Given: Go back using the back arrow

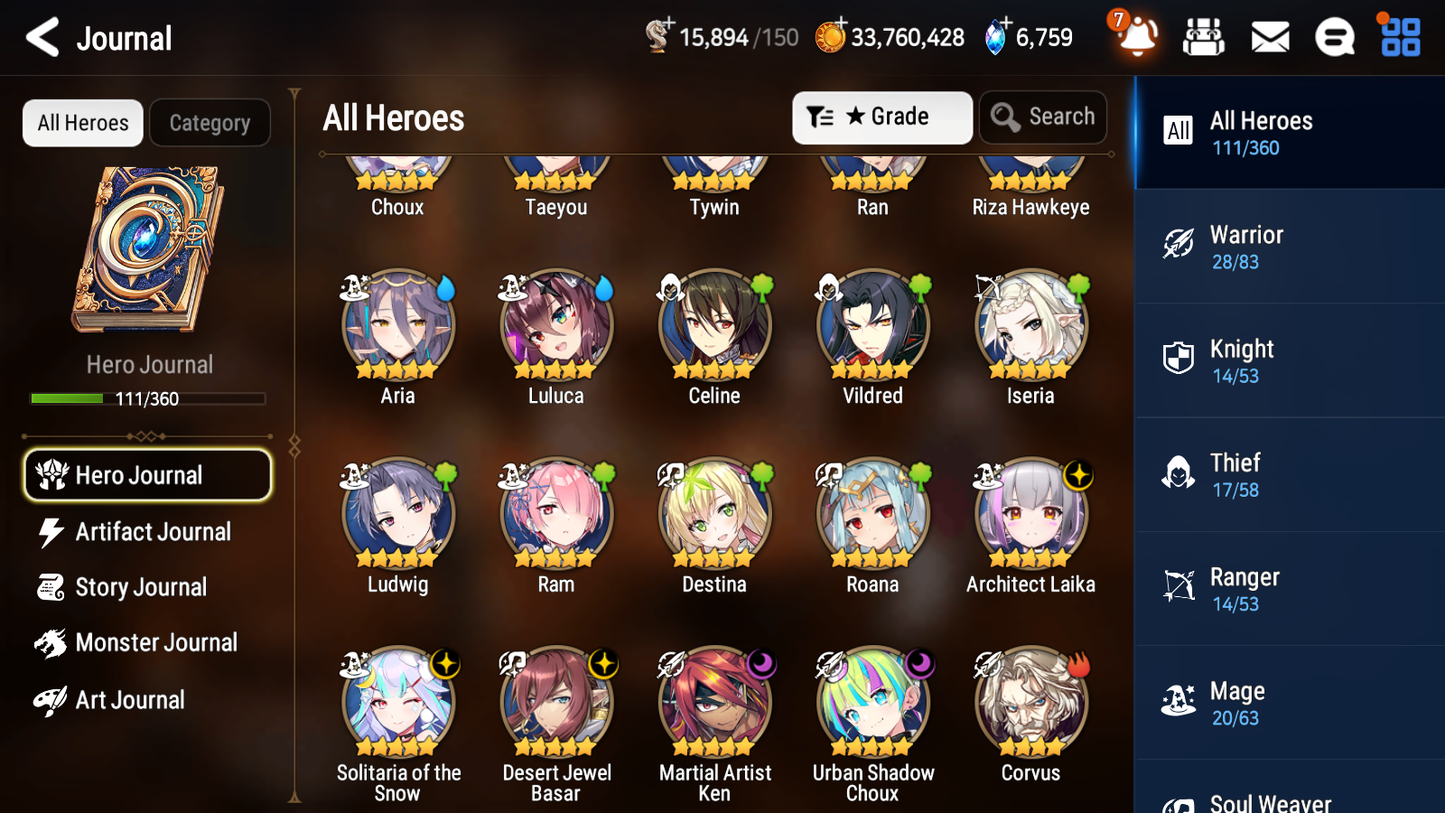Looking at the screenshot, I should pos(42,37).
